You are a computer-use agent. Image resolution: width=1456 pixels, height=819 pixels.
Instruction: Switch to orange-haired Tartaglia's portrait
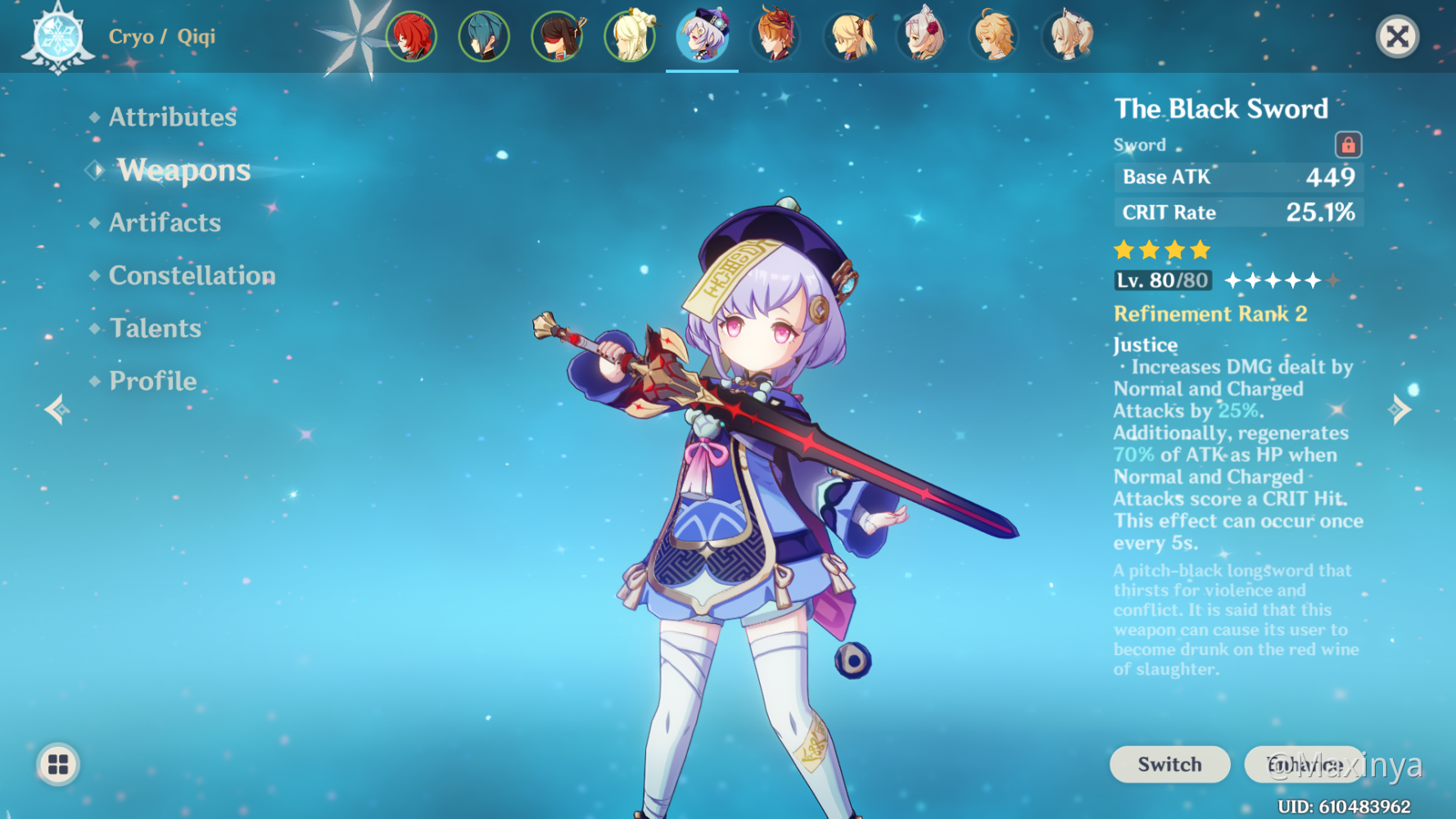tap(775, 37)
